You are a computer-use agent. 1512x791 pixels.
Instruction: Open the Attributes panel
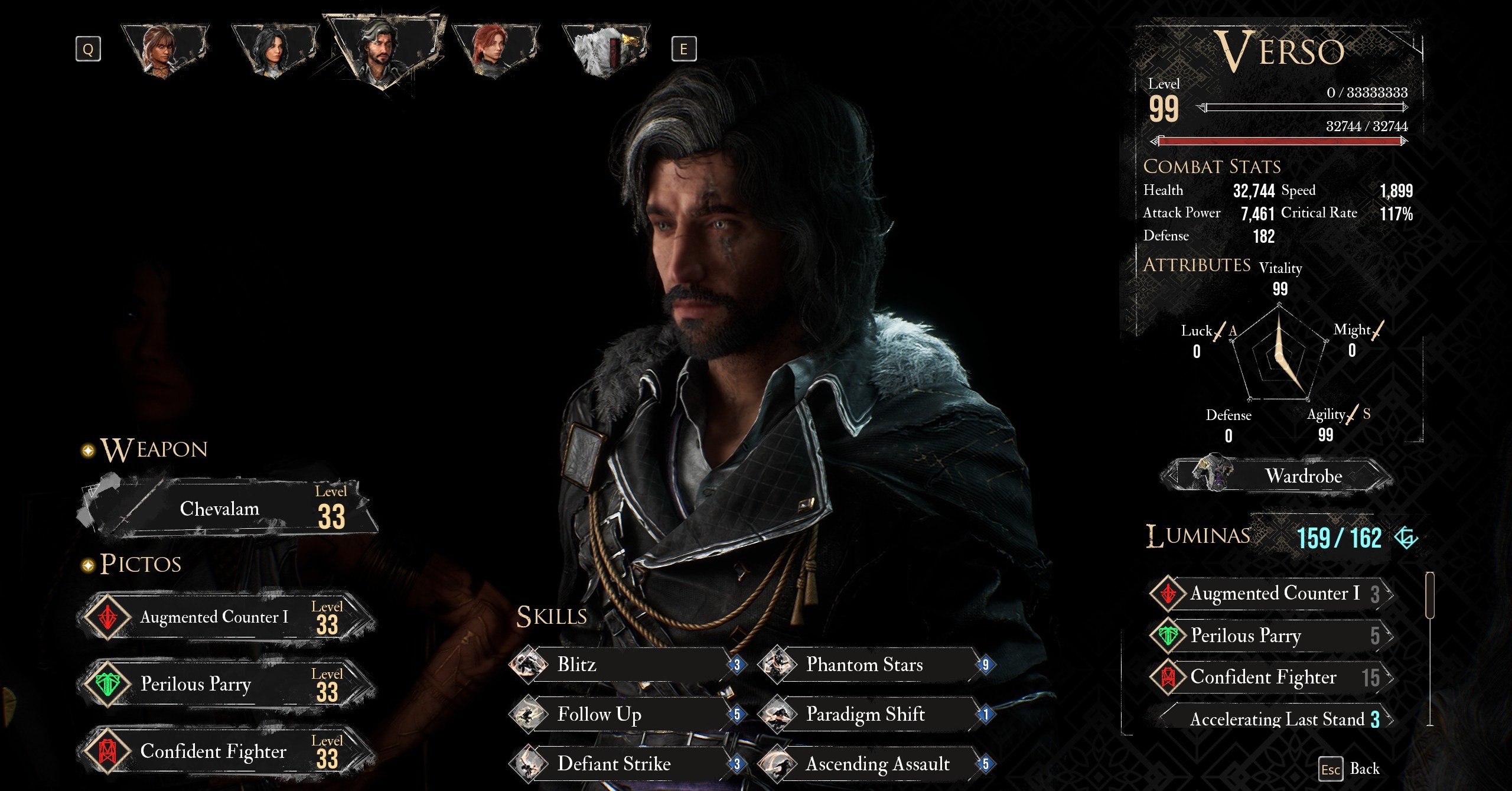coord(1197,265)
